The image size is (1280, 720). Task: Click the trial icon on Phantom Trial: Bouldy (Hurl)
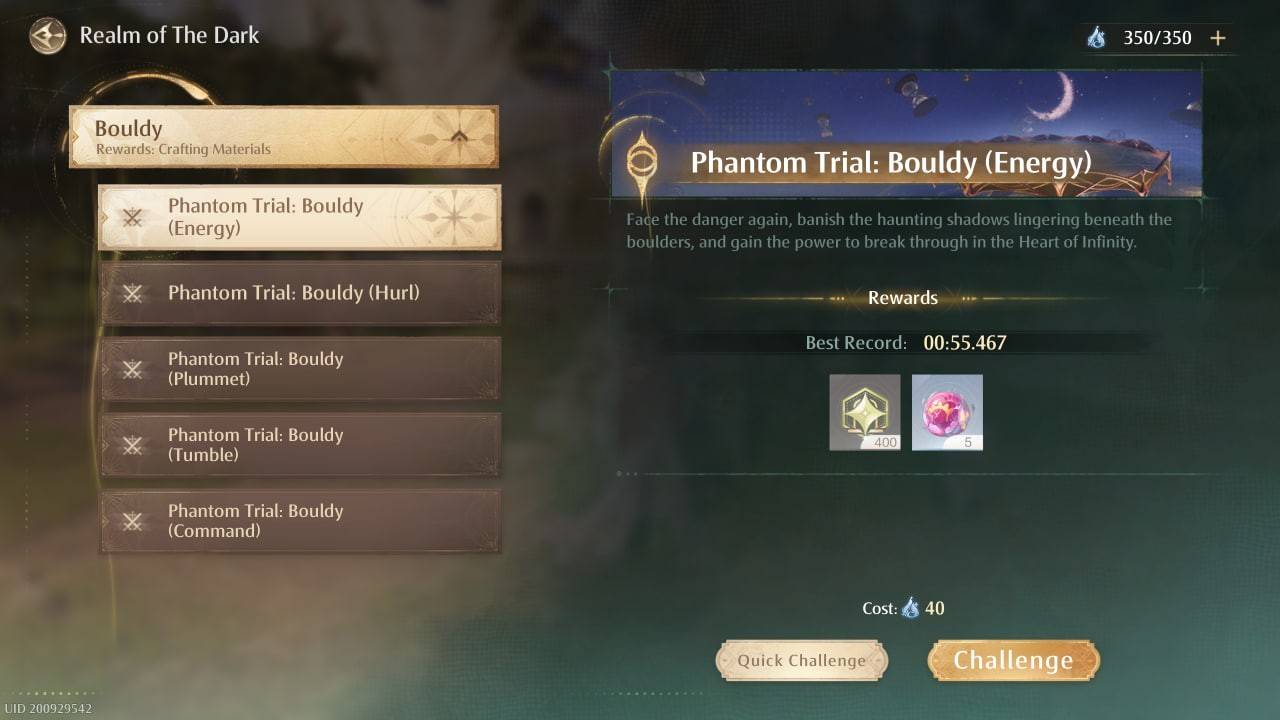(132, 293)
